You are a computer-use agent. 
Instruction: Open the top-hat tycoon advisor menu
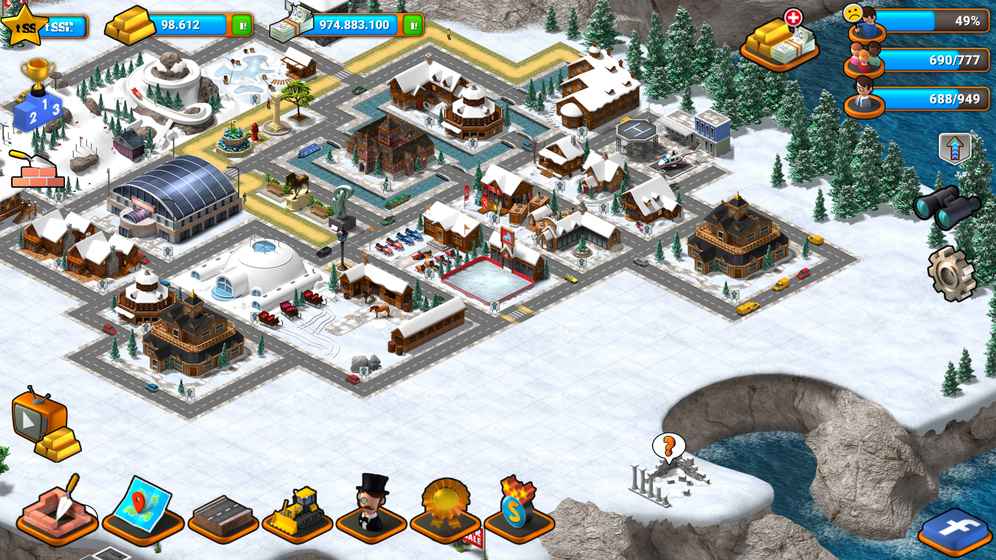[x=371, y=508]
